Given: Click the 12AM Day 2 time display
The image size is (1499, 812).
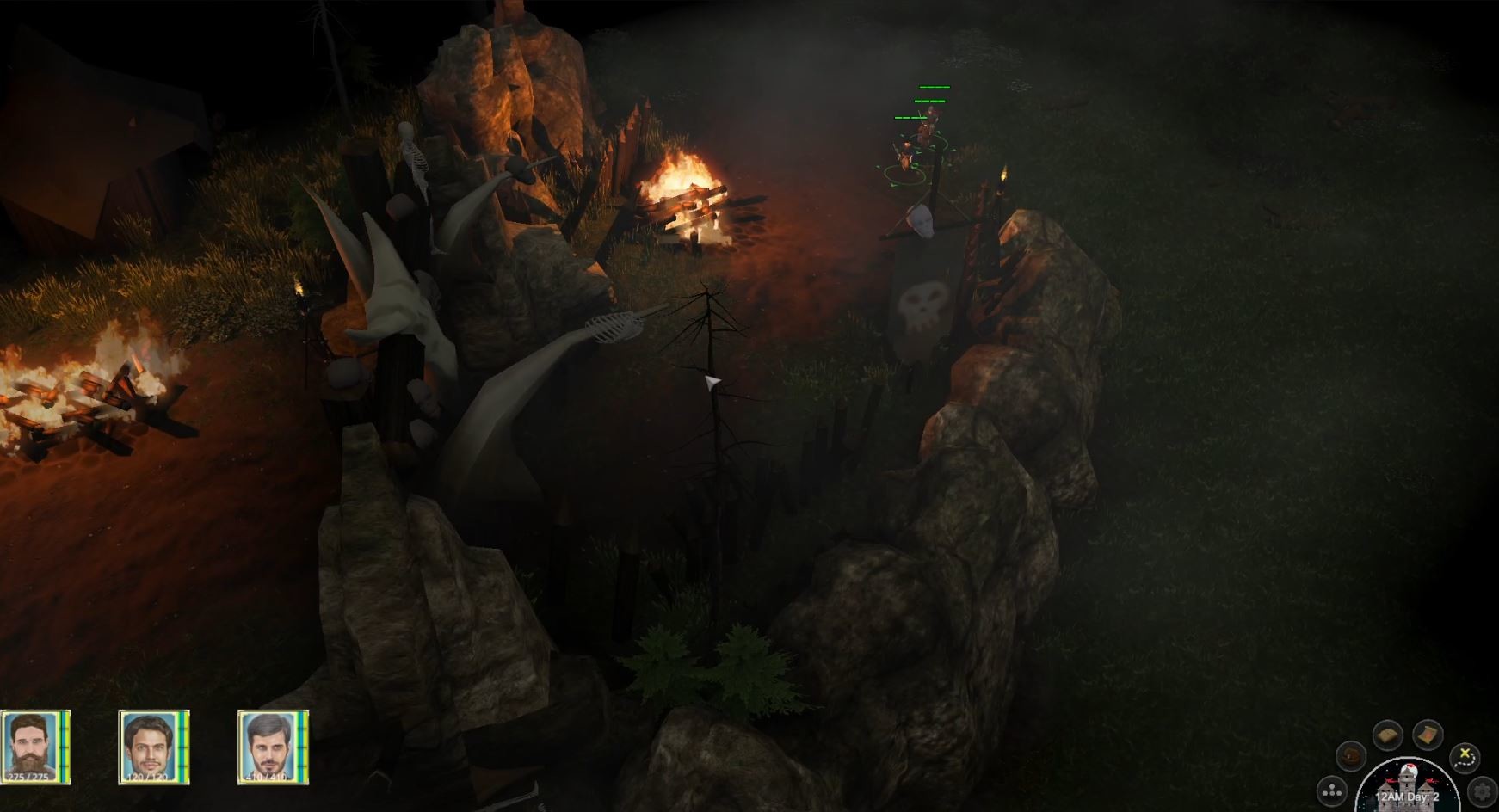Looking at the screenshot, I should [1408, 797].
